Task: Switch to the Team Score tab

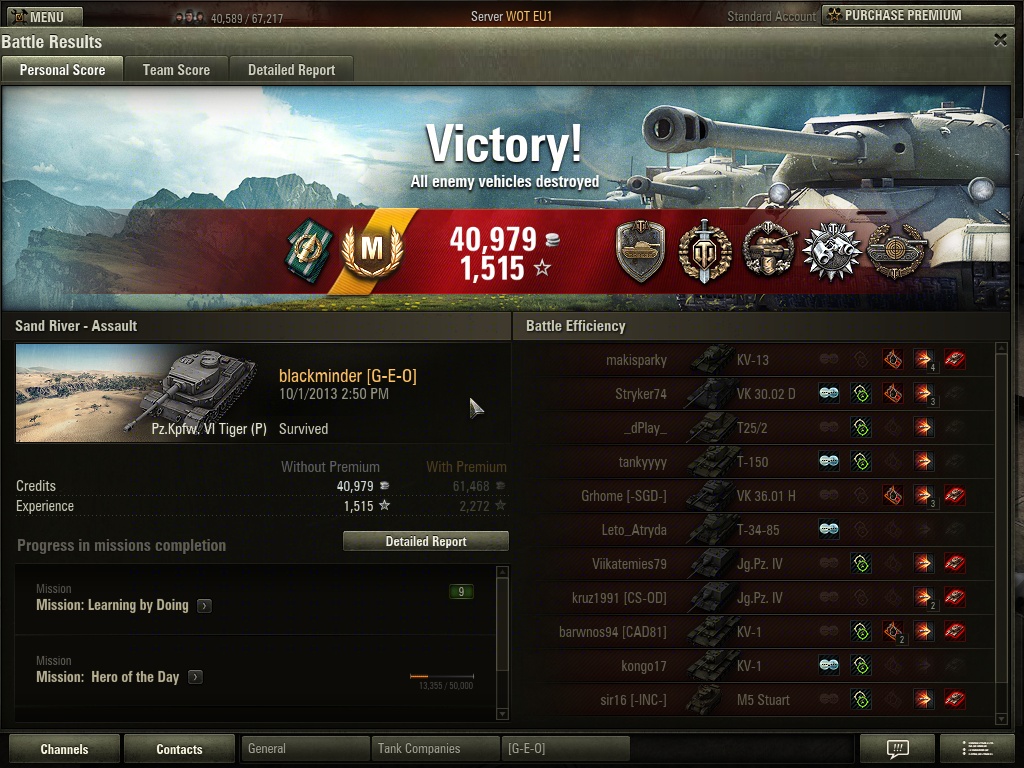Action: pos(176,69)
